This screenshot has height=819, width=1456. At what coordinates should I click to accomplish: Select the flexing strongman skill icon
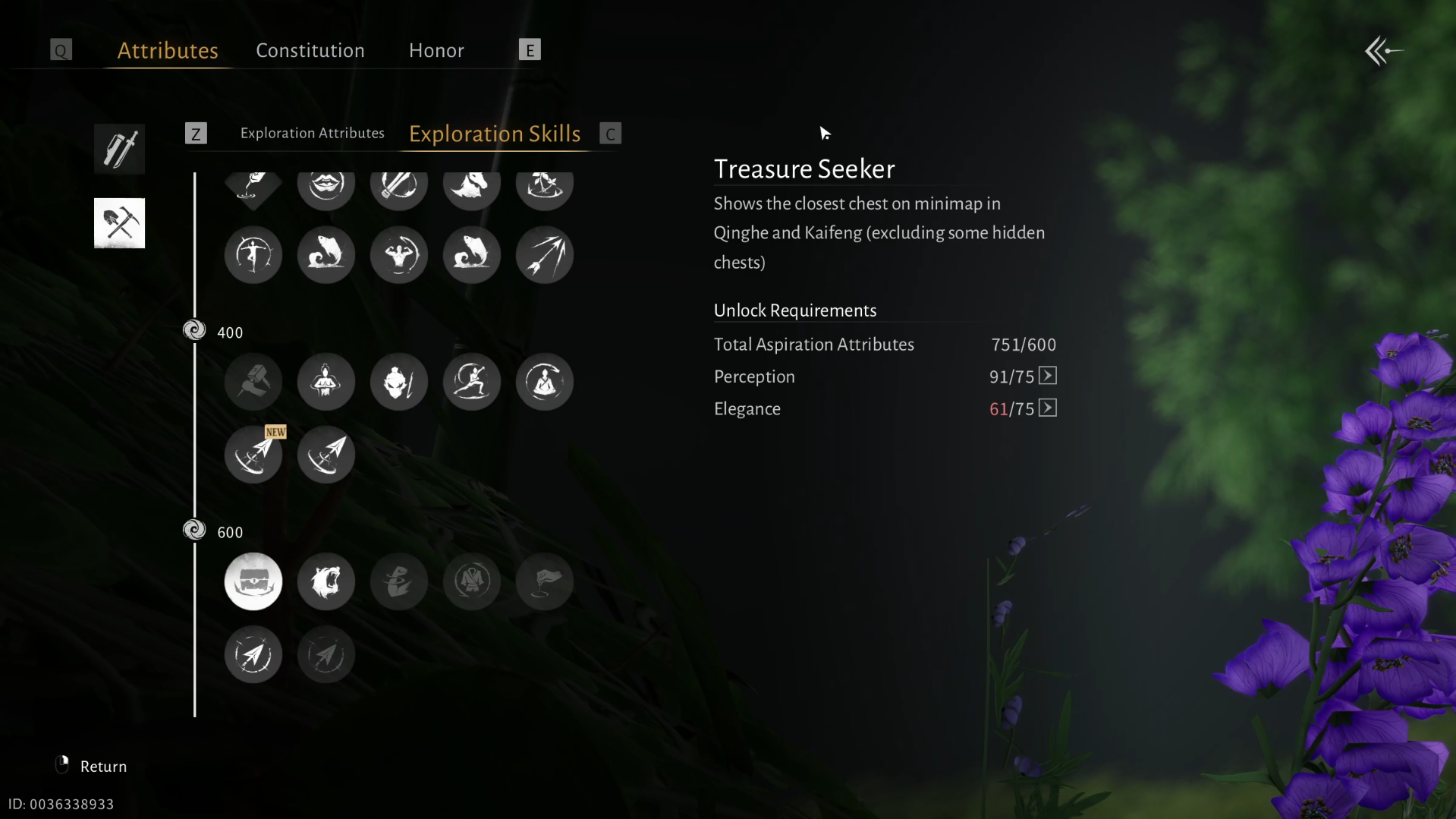pyautogui.click(x=399, y=254)
